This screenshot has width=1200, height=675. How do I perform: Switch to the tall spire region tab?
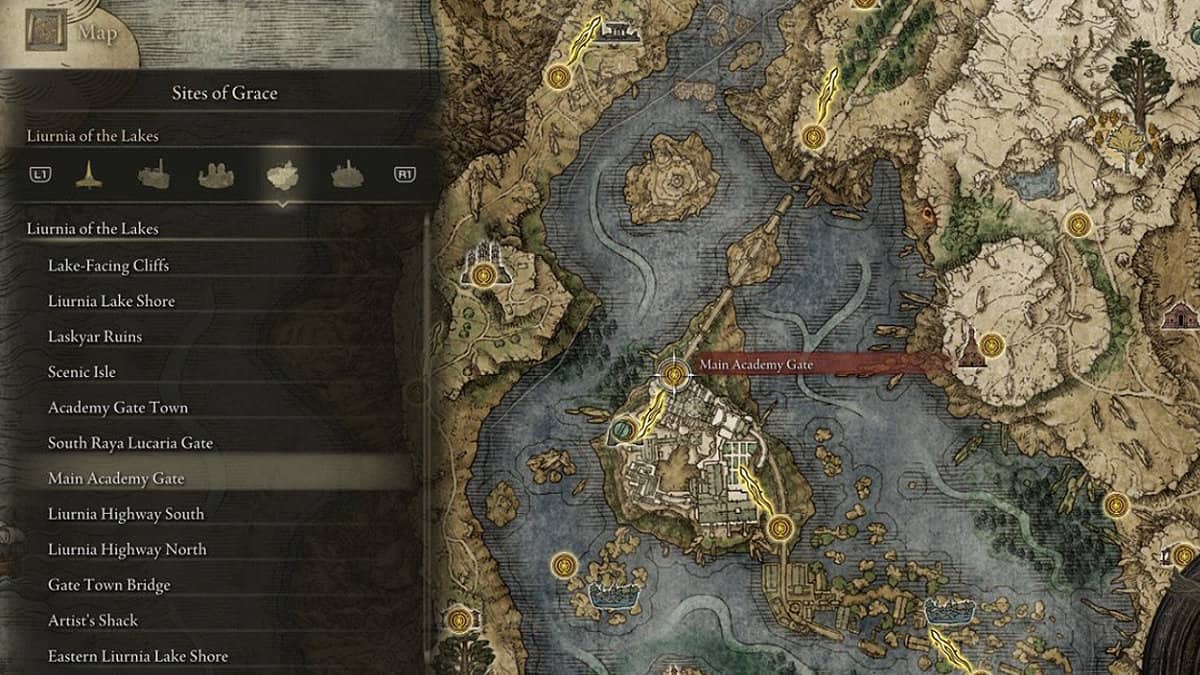tap(89, 175)
